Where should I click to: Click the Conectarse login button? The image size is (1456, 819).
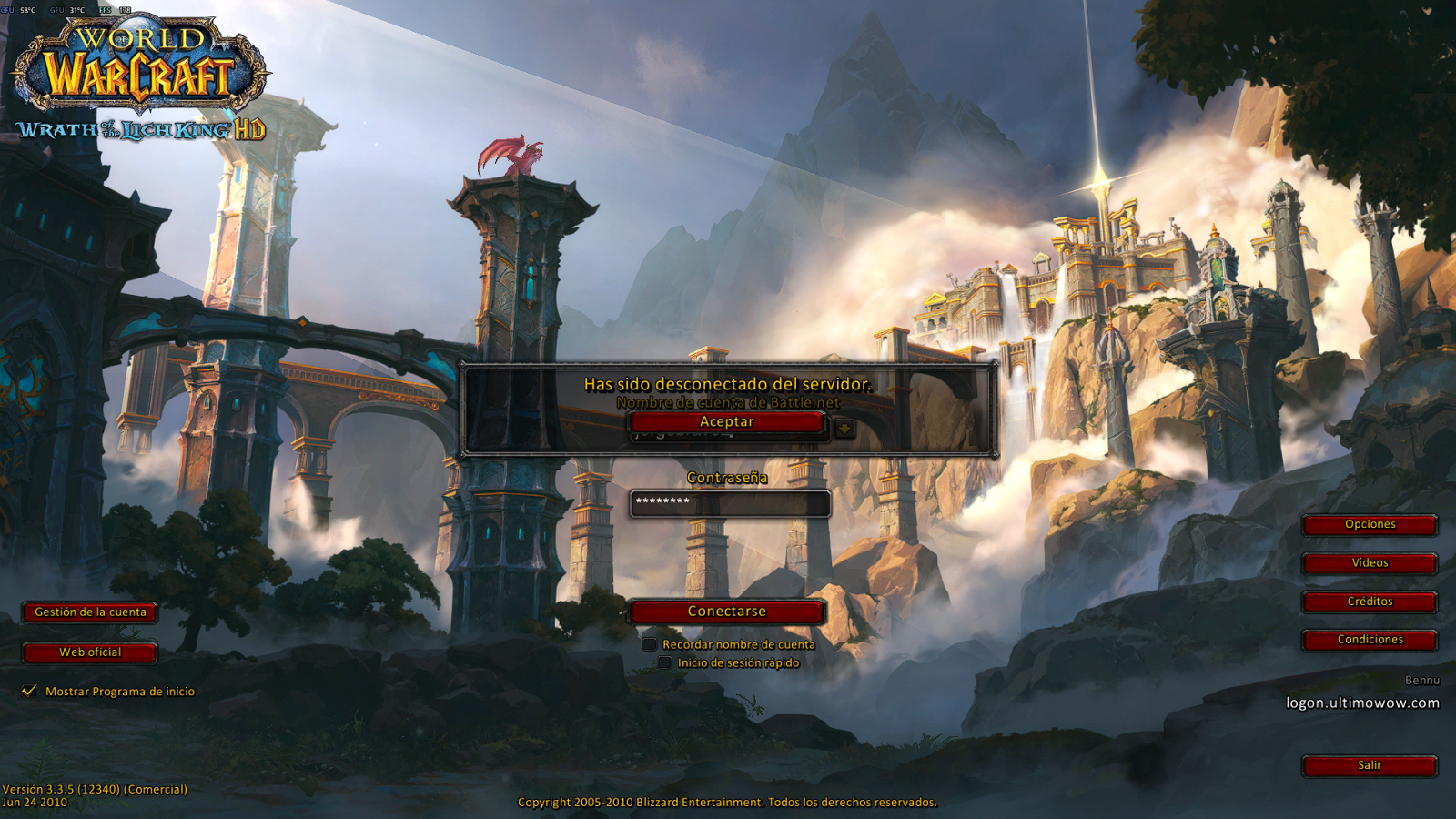pos(726,612)
